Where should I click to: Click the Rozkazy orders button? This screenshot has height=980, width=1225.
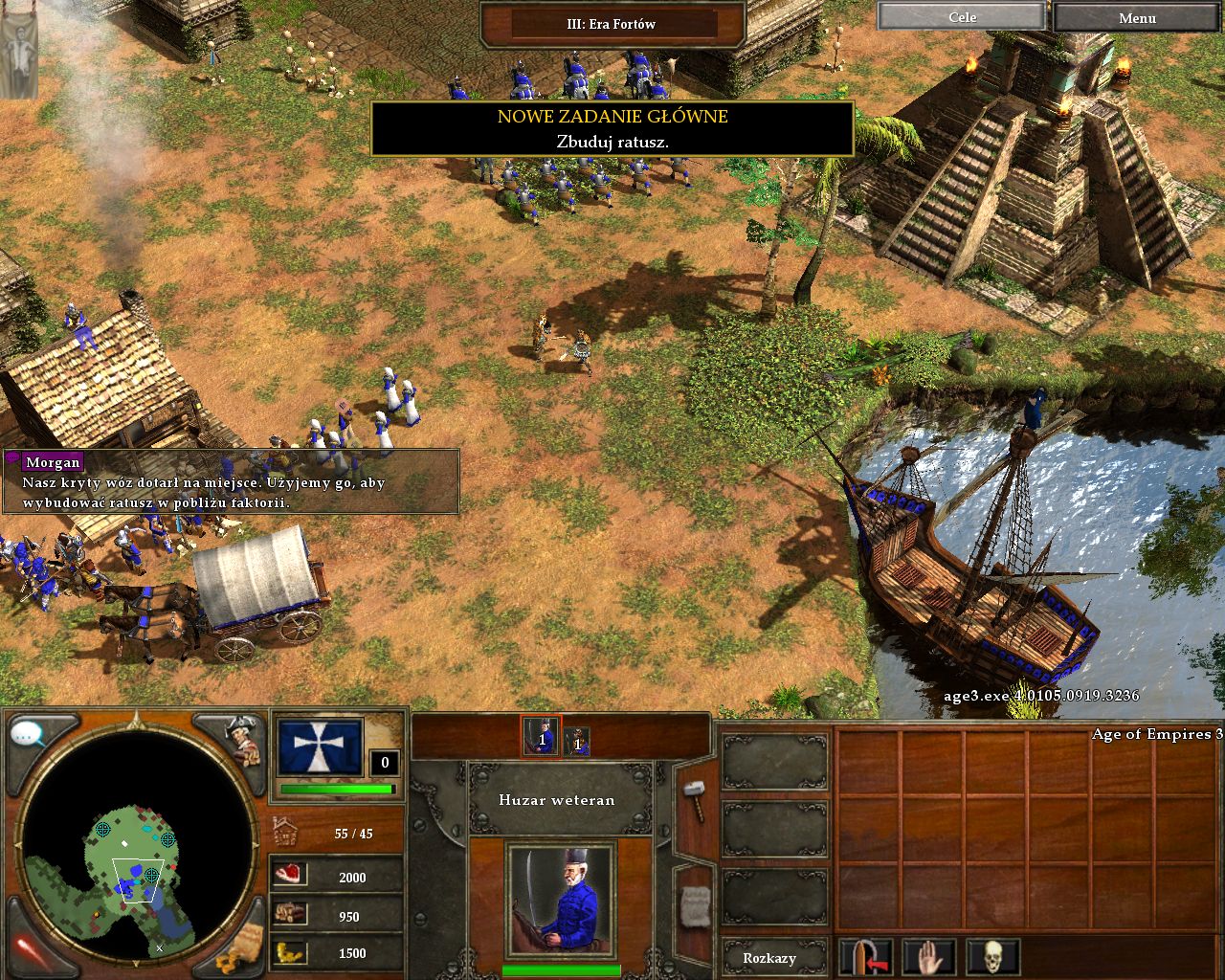(x=769, y=958)
